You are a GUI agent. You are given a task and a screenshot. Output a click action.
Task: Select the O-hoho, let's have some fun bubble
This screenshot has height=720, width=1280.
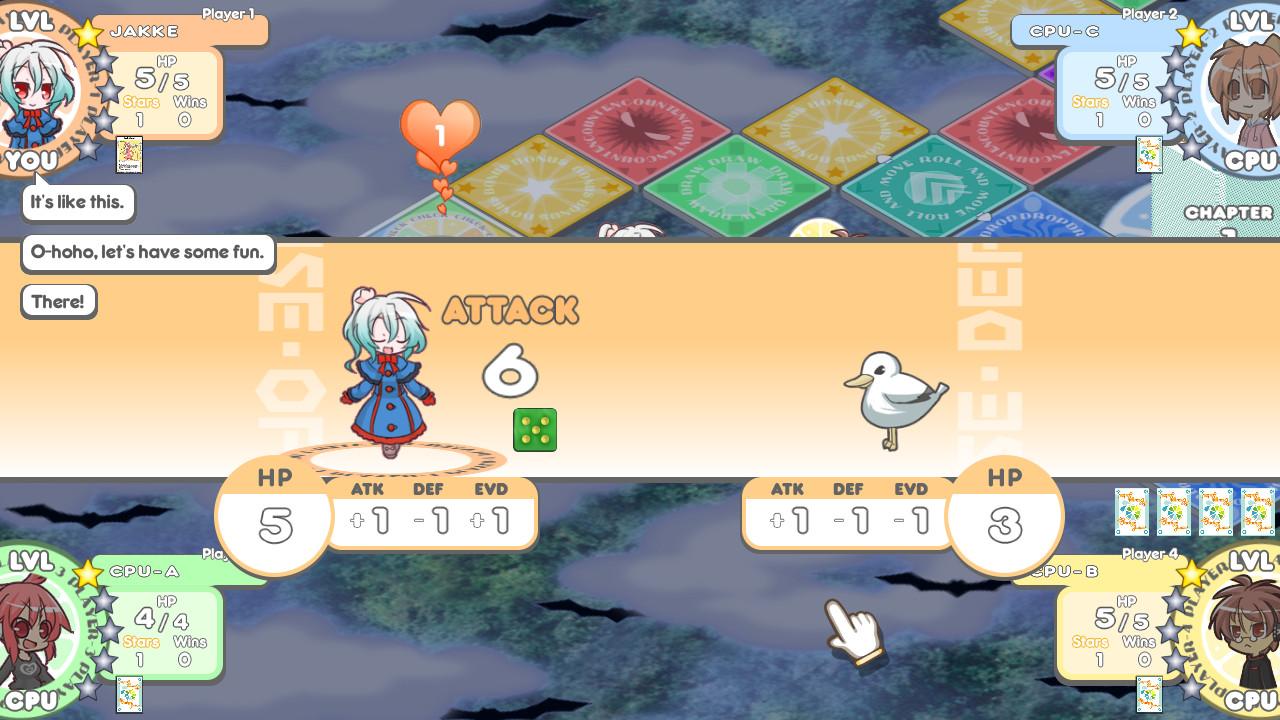click(x=148, y=252)
